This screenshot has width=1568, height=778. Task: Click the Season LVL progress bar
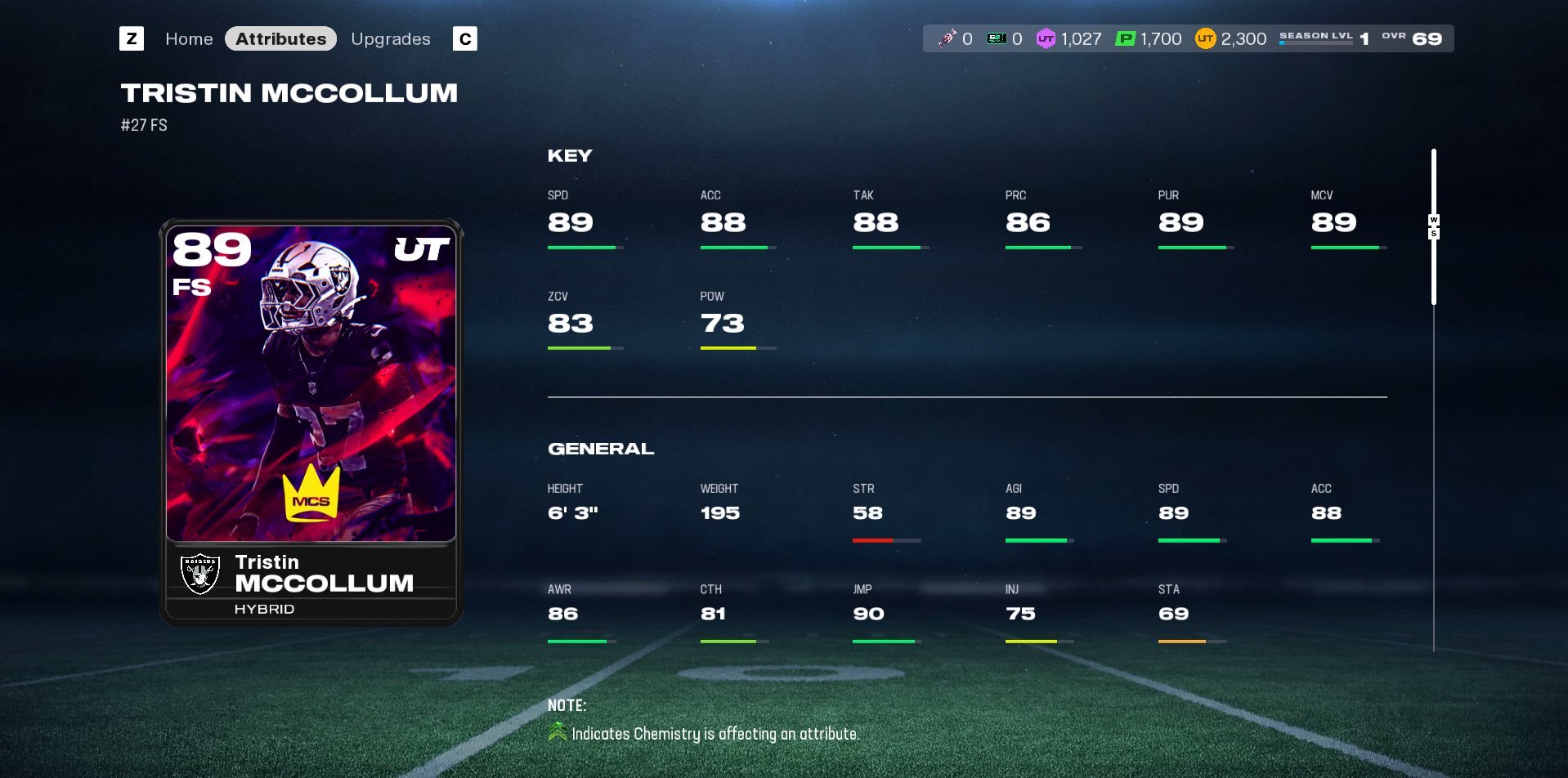(1315, 43)
